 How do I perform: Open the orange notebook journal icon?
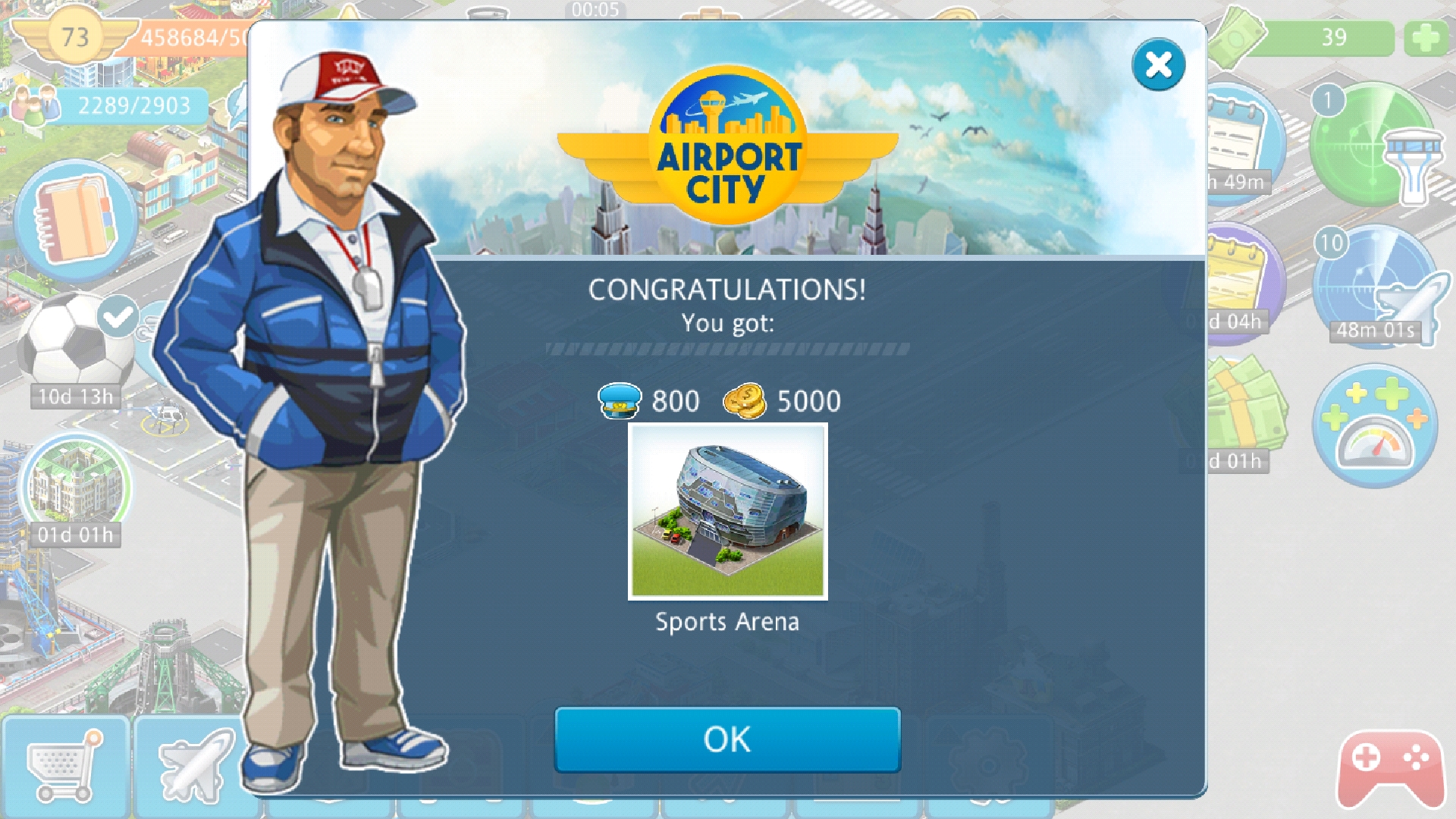(x=74, y=221)
